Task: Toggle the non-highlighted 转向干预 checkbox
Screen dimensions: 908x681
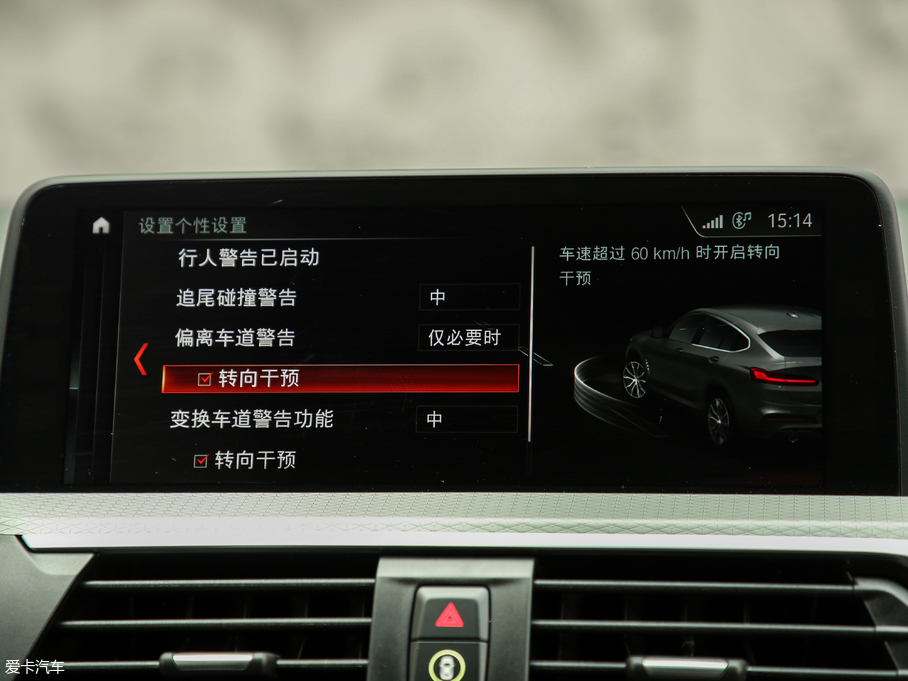Action: click(x=201, y=461)
